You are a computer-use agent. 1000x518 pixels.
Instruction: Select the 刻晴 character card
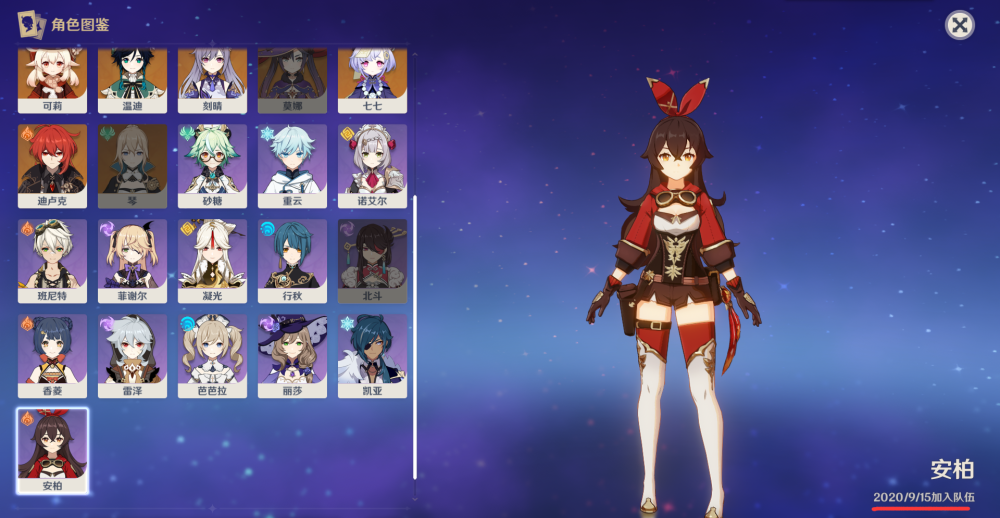click(212, 80)
